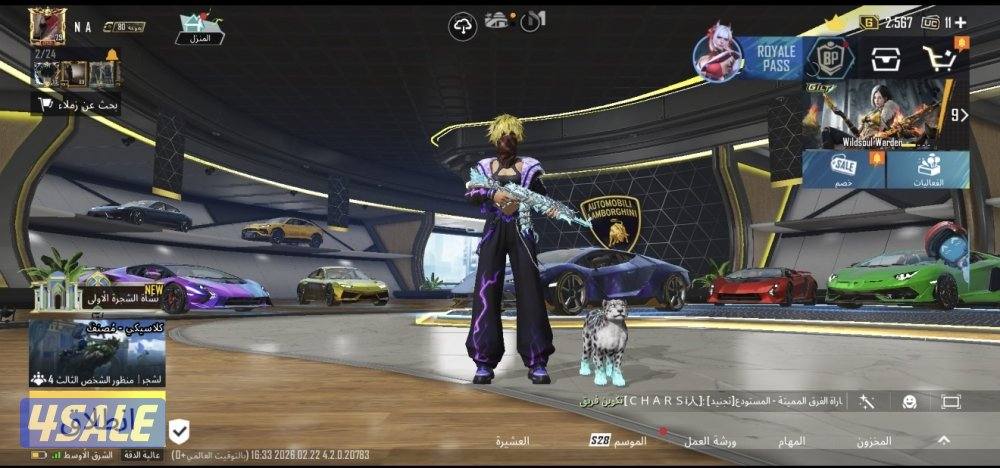Expand the bottom menu up arrow
Screen dimensions: 1000x468
[x=944, y=439]
